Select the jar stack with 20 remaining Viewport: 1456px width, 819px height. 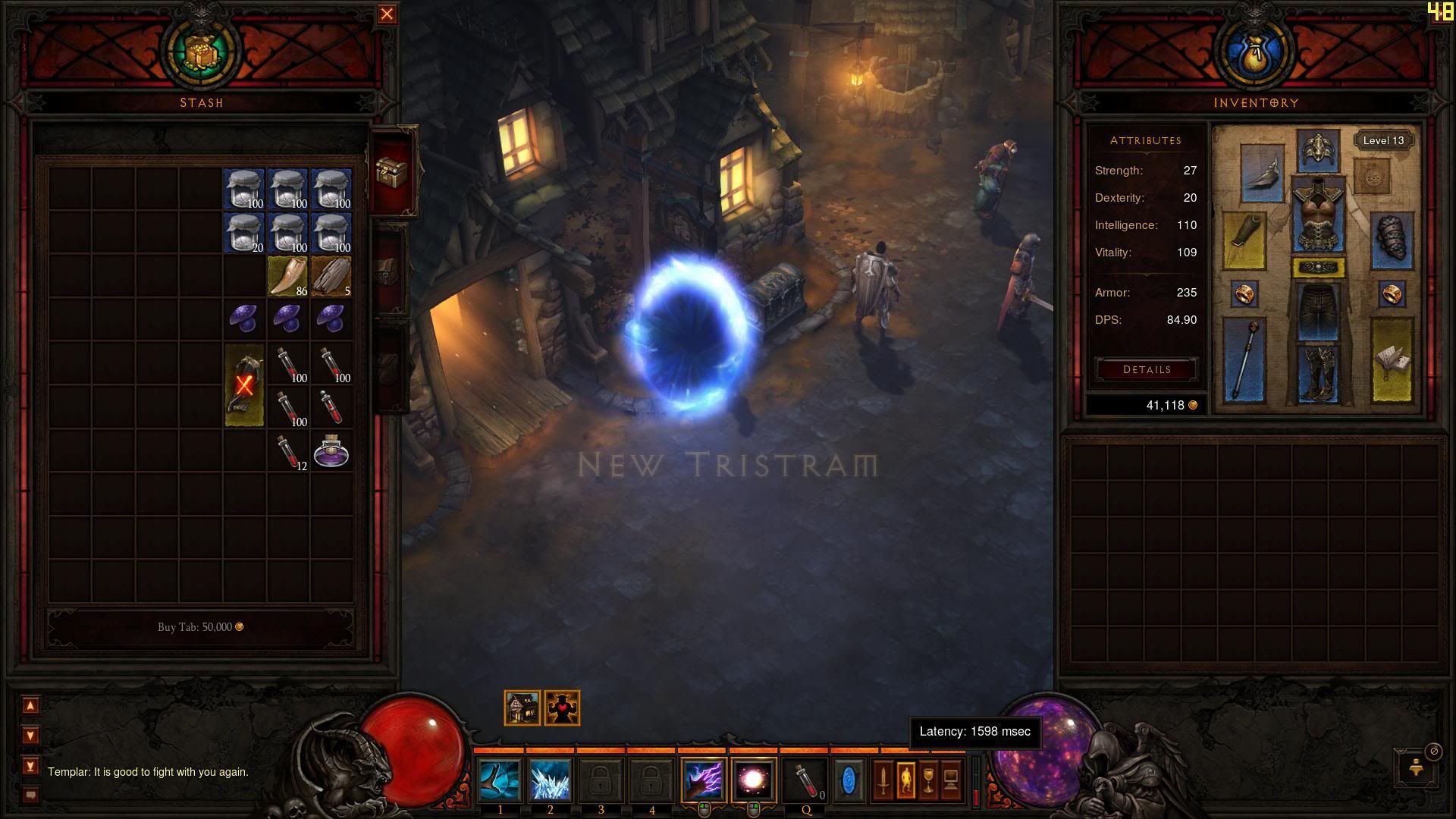pyautogui.click(x=244, y=232)
